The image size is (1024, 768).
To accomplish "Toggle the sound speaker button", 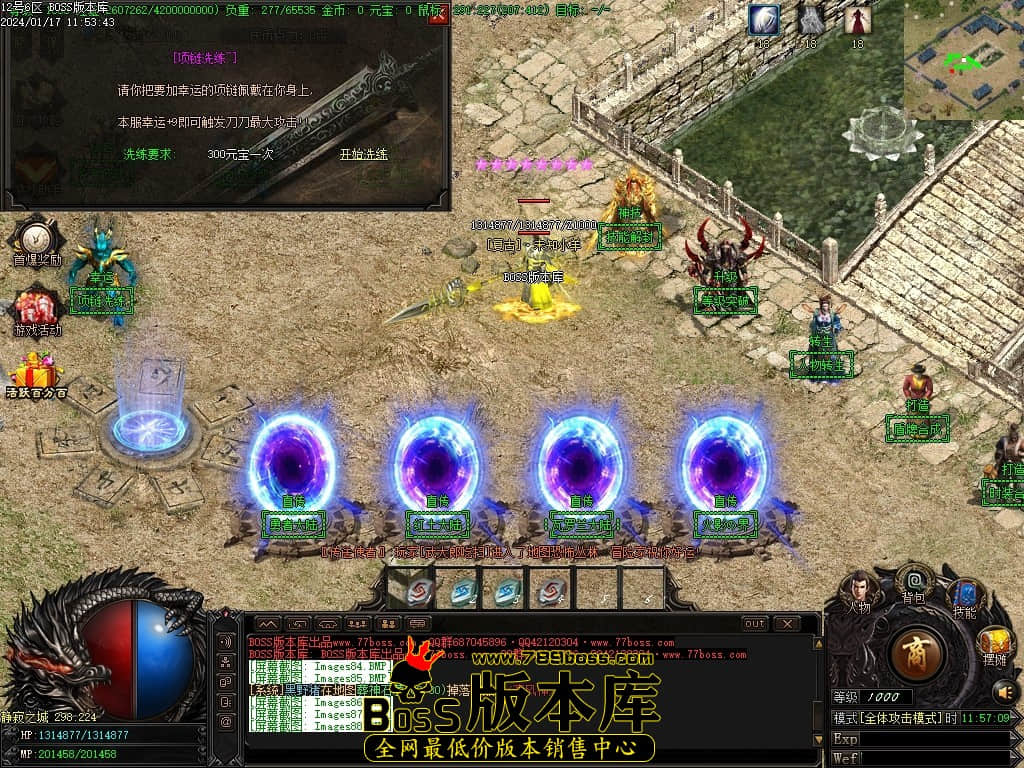I will (x=1004, y=691).
